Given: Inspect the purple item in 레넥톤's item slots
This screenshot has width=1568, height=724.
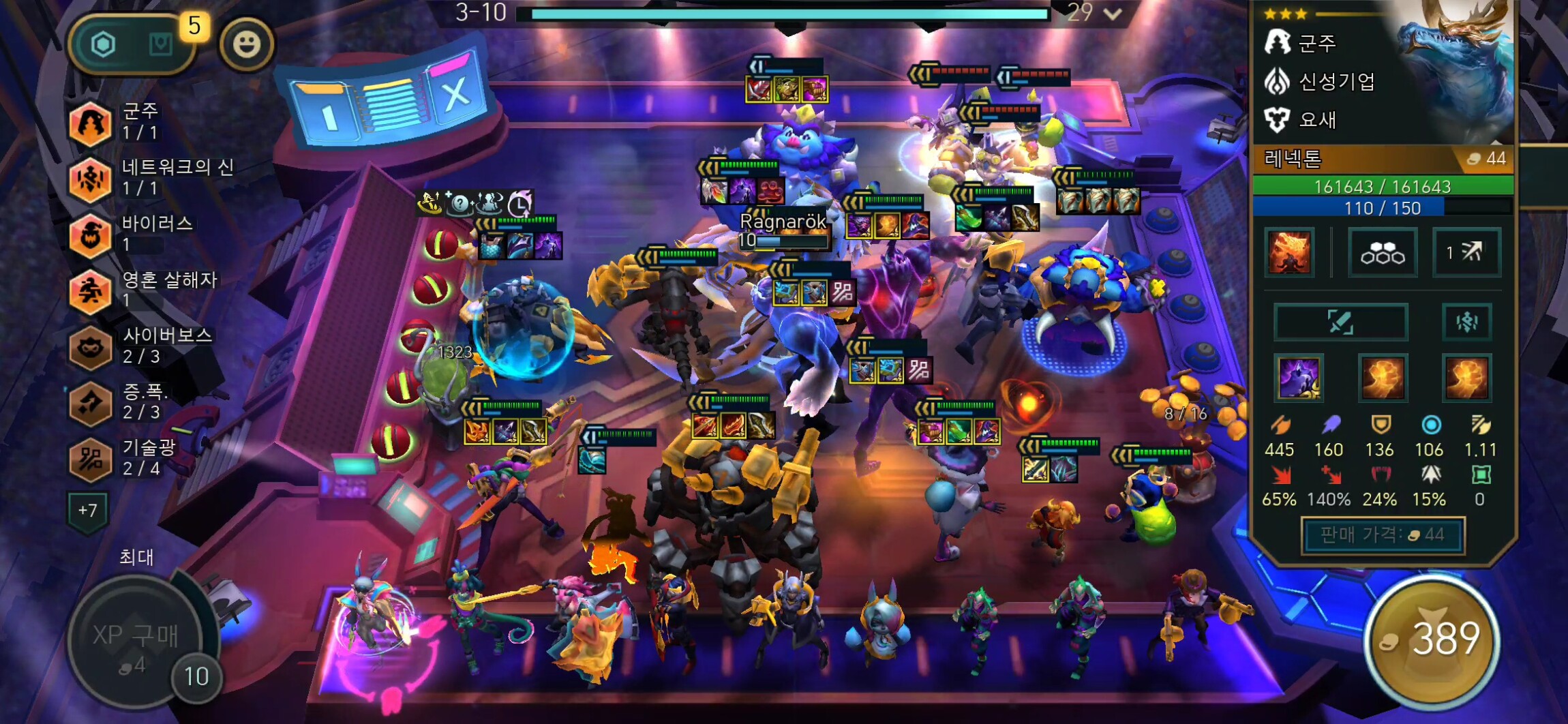Looking at the screenshot, I should (x=1299, y=378).
